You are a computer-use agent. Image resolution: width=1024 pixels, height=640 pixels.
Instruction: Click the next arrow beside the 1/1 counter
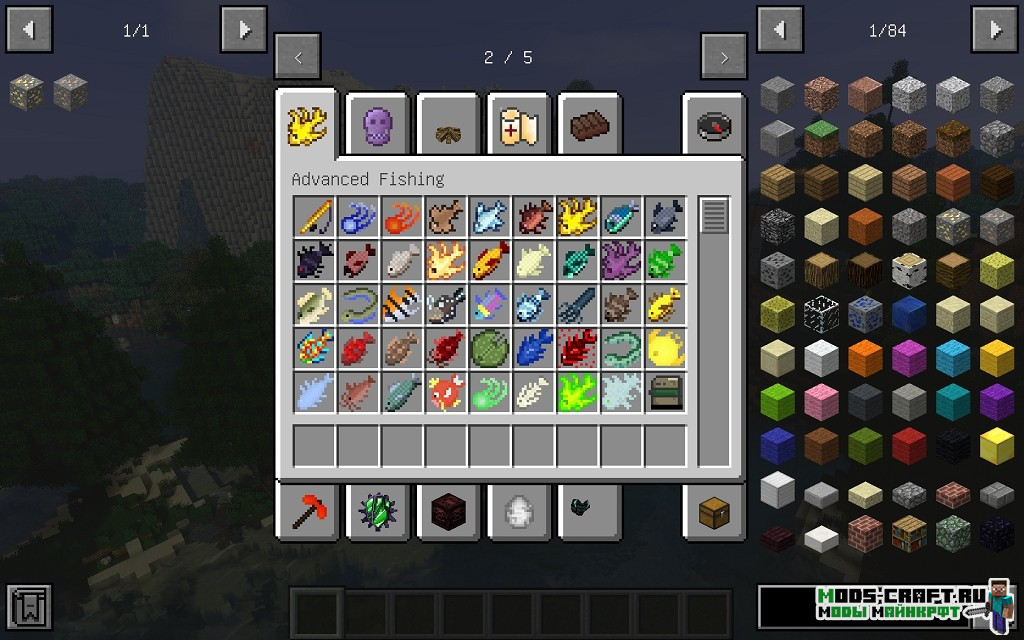(244, 30)
